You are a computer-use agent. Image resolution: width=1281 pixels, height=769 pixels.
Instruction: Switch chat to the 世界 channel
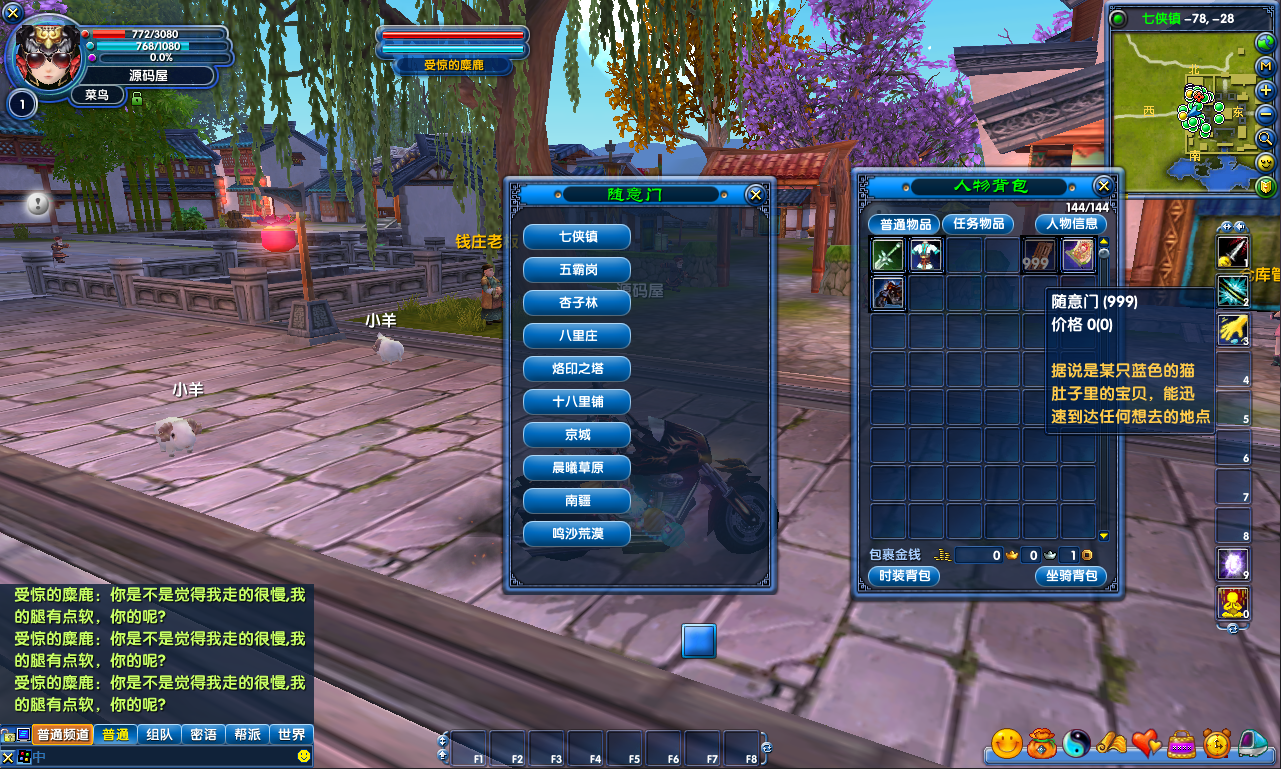(292, 734)
